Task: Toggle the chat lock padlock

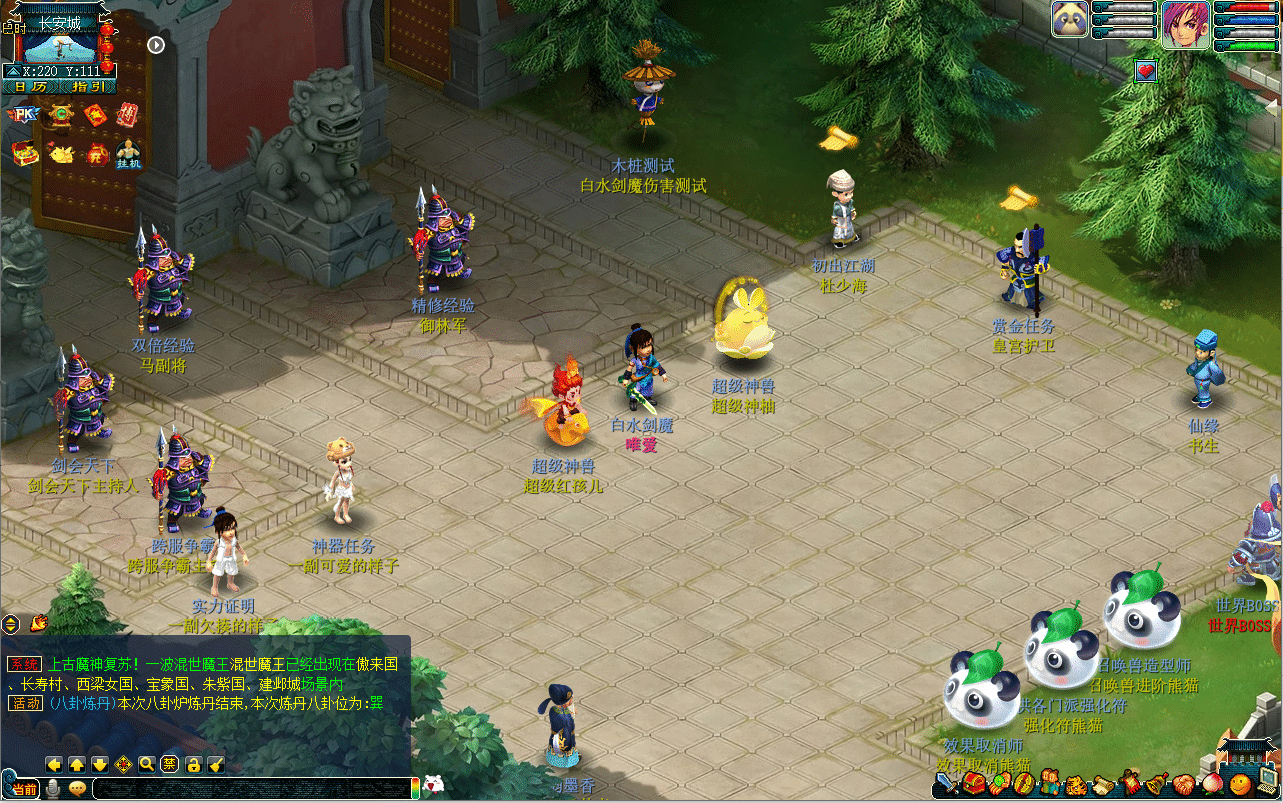Action: (x=193, y=764)
